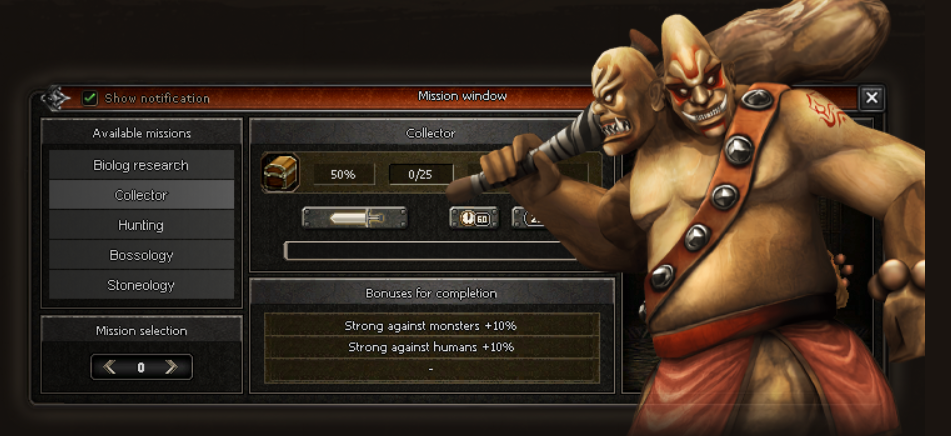Viewport: 951px width, 436px height.
Task: Click the sword button in Collector panel
Action: [354, 218]
